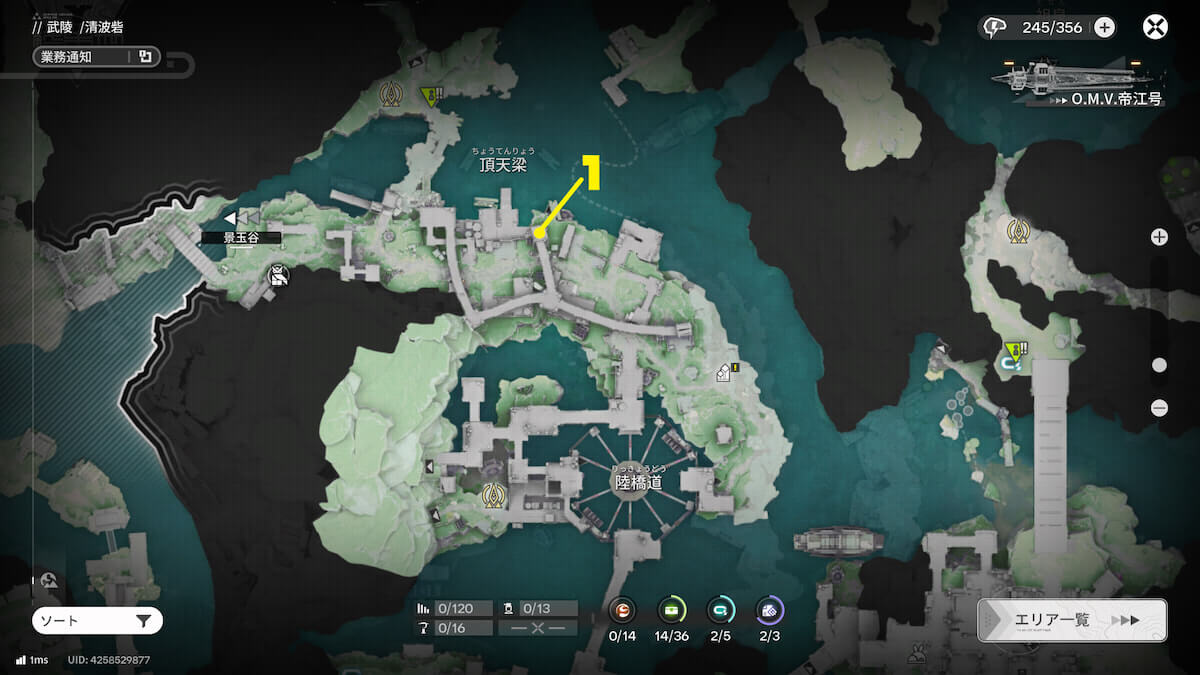Close the map with the X button
1200x675 pixels.
pos(1155,27)
